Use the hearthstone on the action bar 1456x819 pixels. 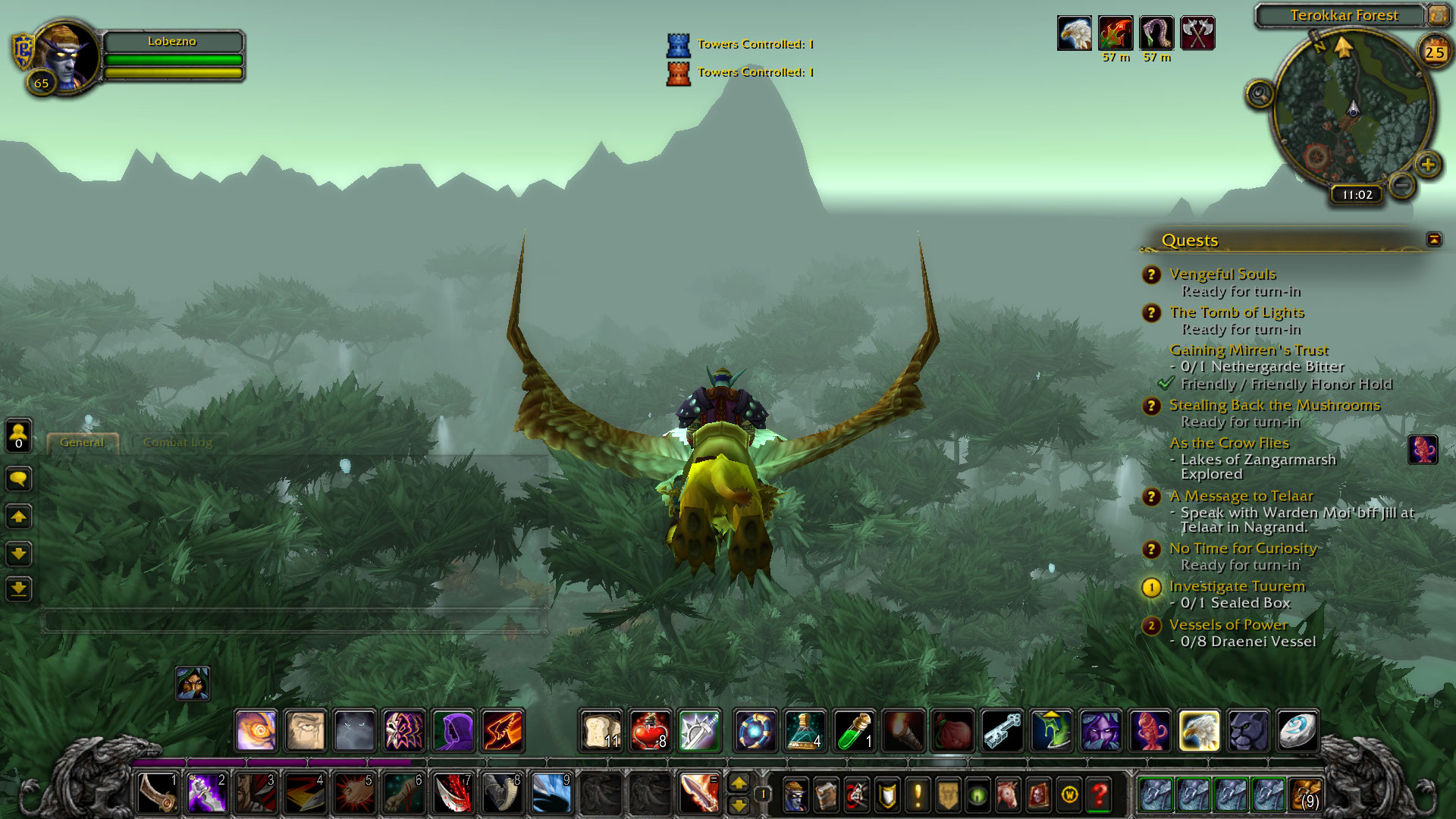(x=1297, y=730)
